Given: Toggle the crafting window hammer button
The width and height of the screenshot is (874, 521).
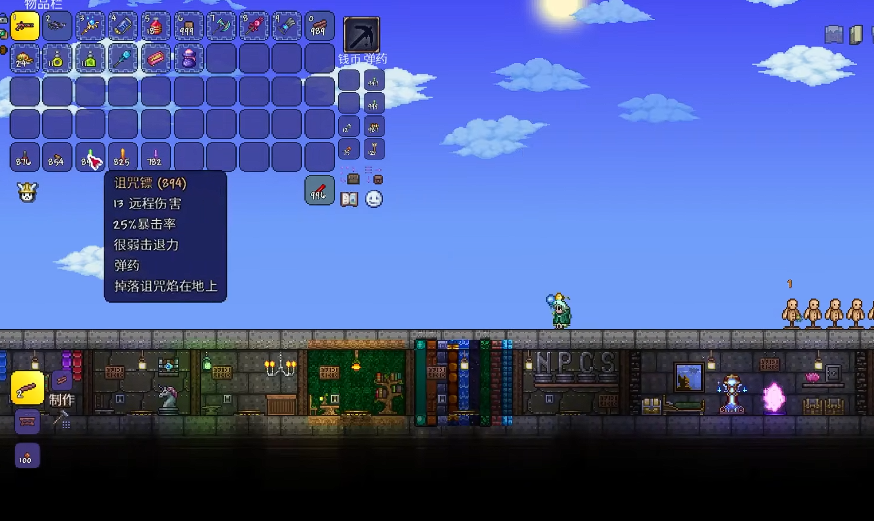Looking at the screenshot, I should click(60, 420).
